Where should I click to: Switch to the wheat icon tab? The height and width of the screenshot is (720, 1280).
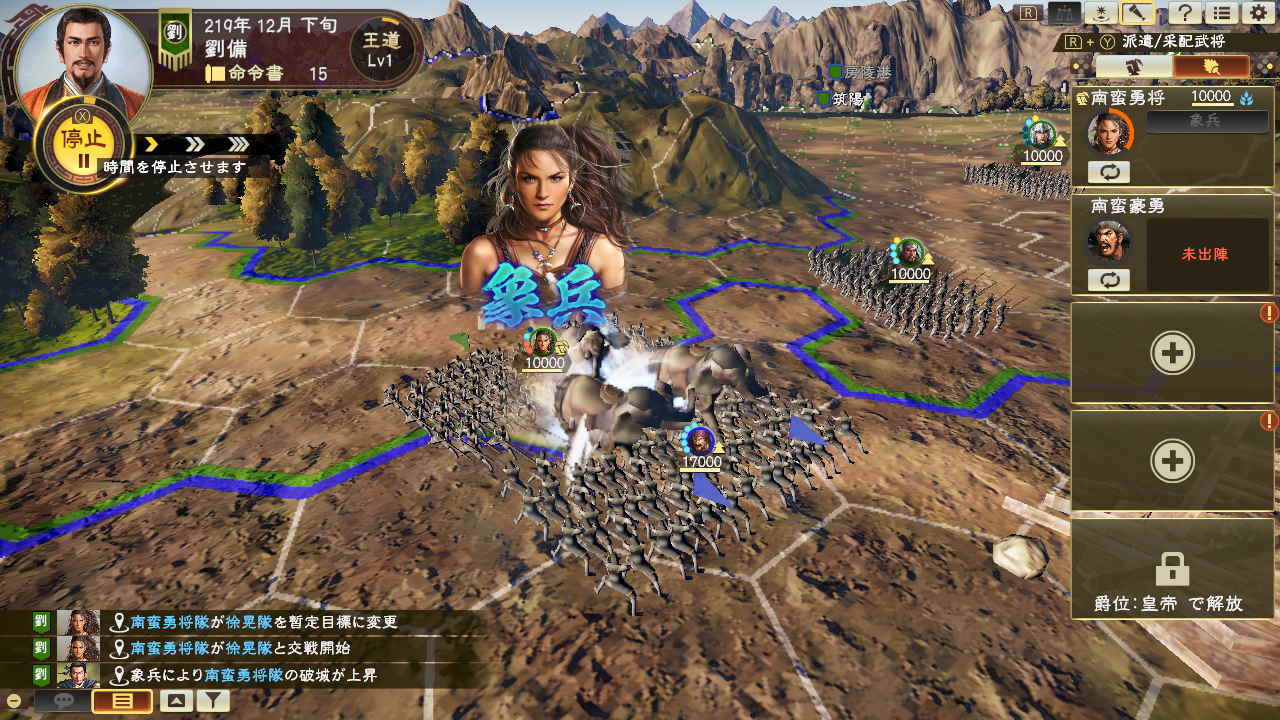click(1211, 66)
